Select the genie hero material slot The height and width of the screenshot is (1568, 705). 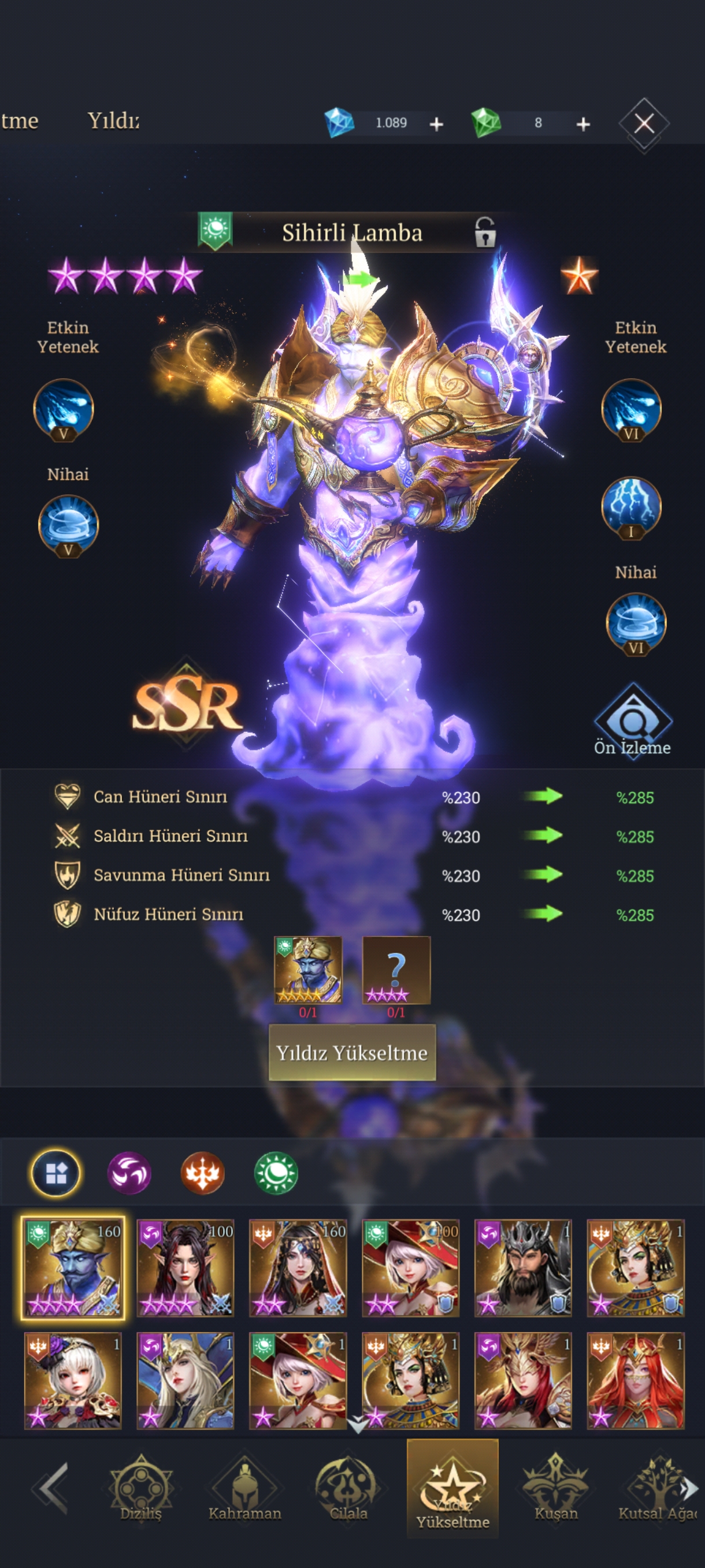point(308,970)
